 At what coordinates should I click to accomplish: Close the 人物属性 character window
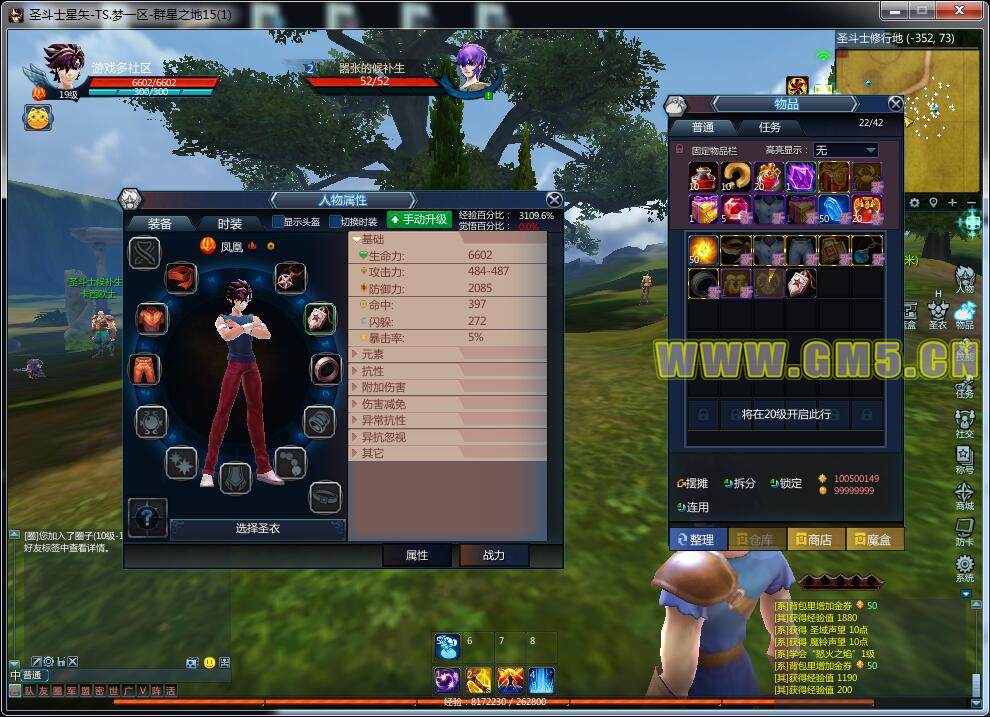(x=554, y=200)
